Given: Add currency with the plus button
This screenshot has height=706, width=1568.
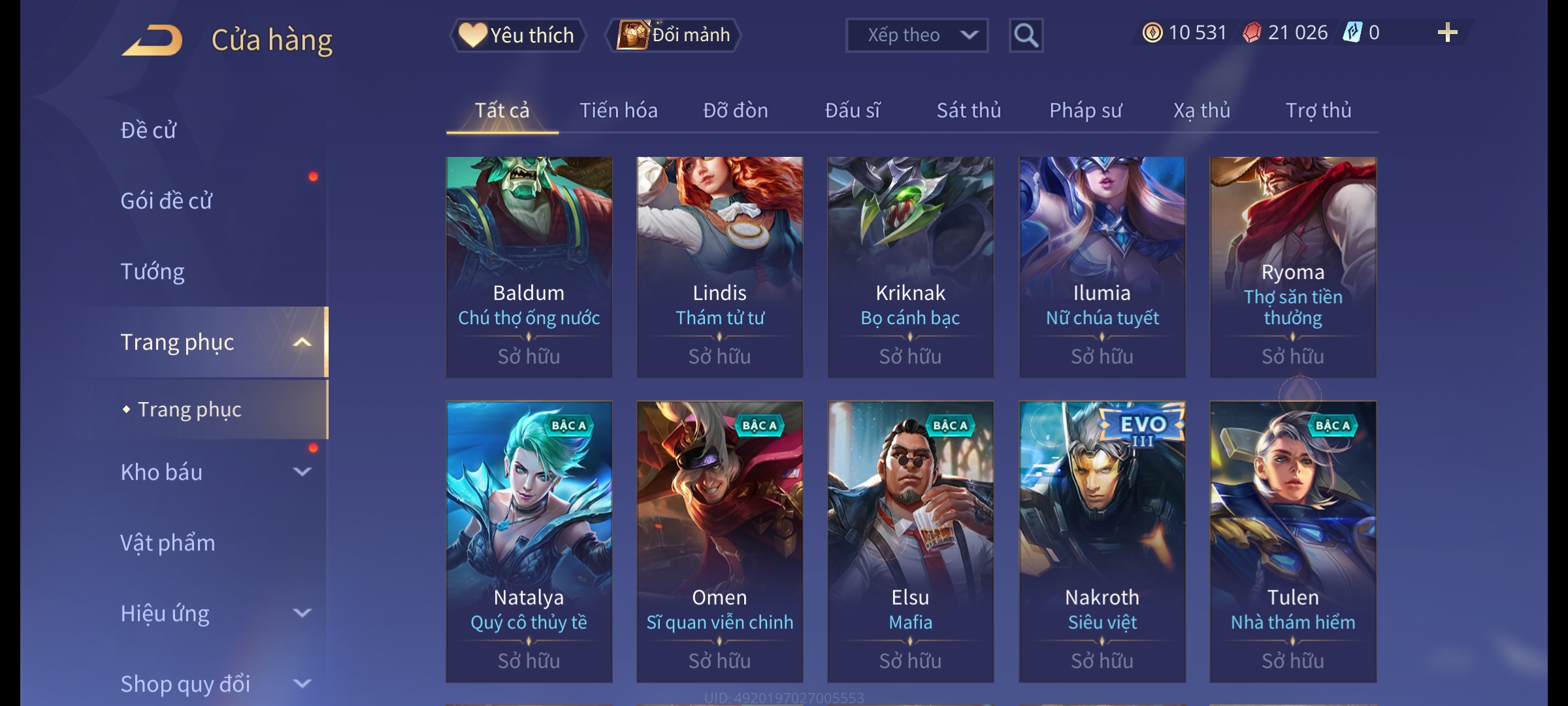Looking at the screenshot, I should pos(1447,33).
